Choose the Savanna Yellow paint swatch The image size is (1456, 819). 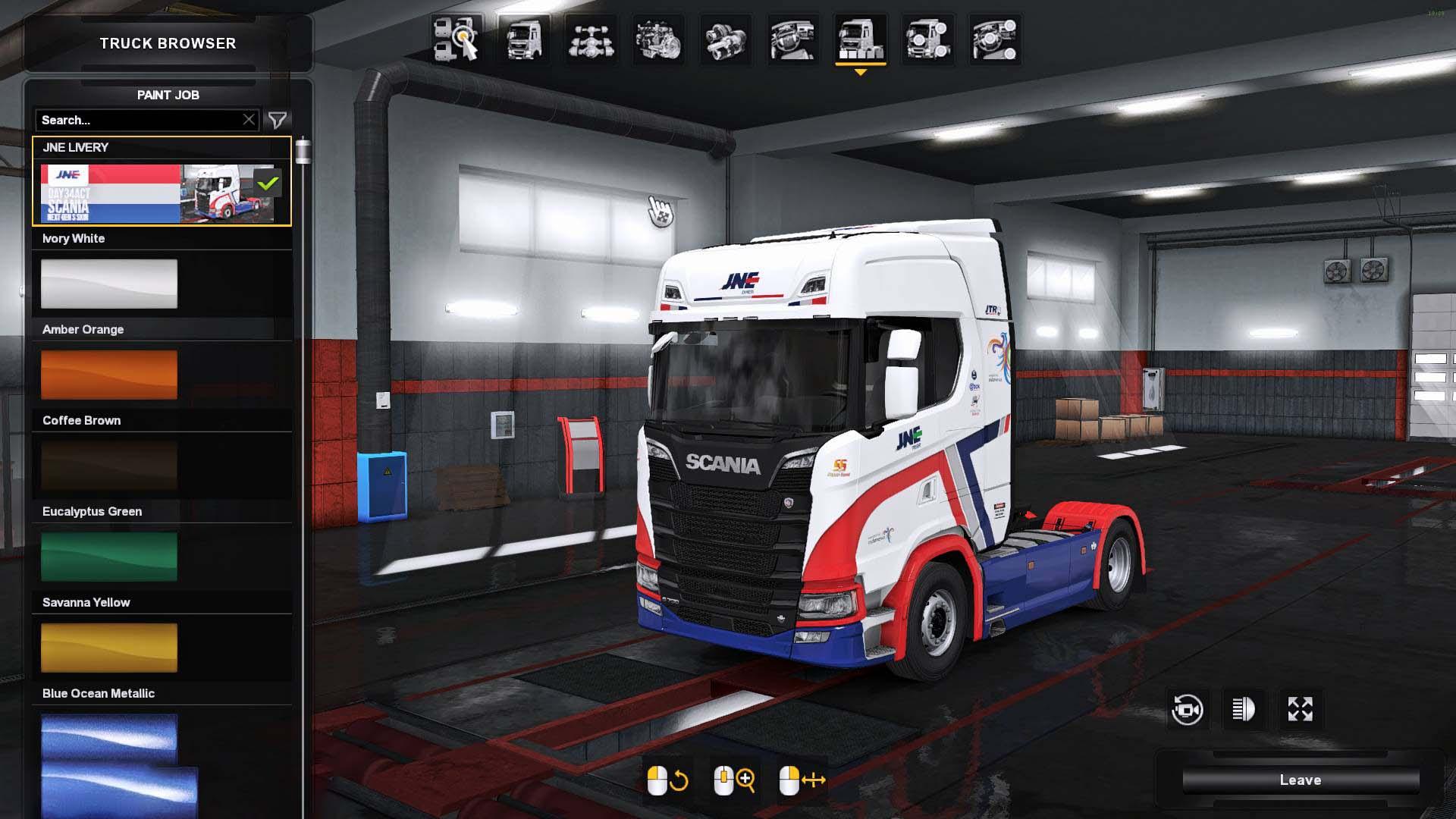(109, 648)
